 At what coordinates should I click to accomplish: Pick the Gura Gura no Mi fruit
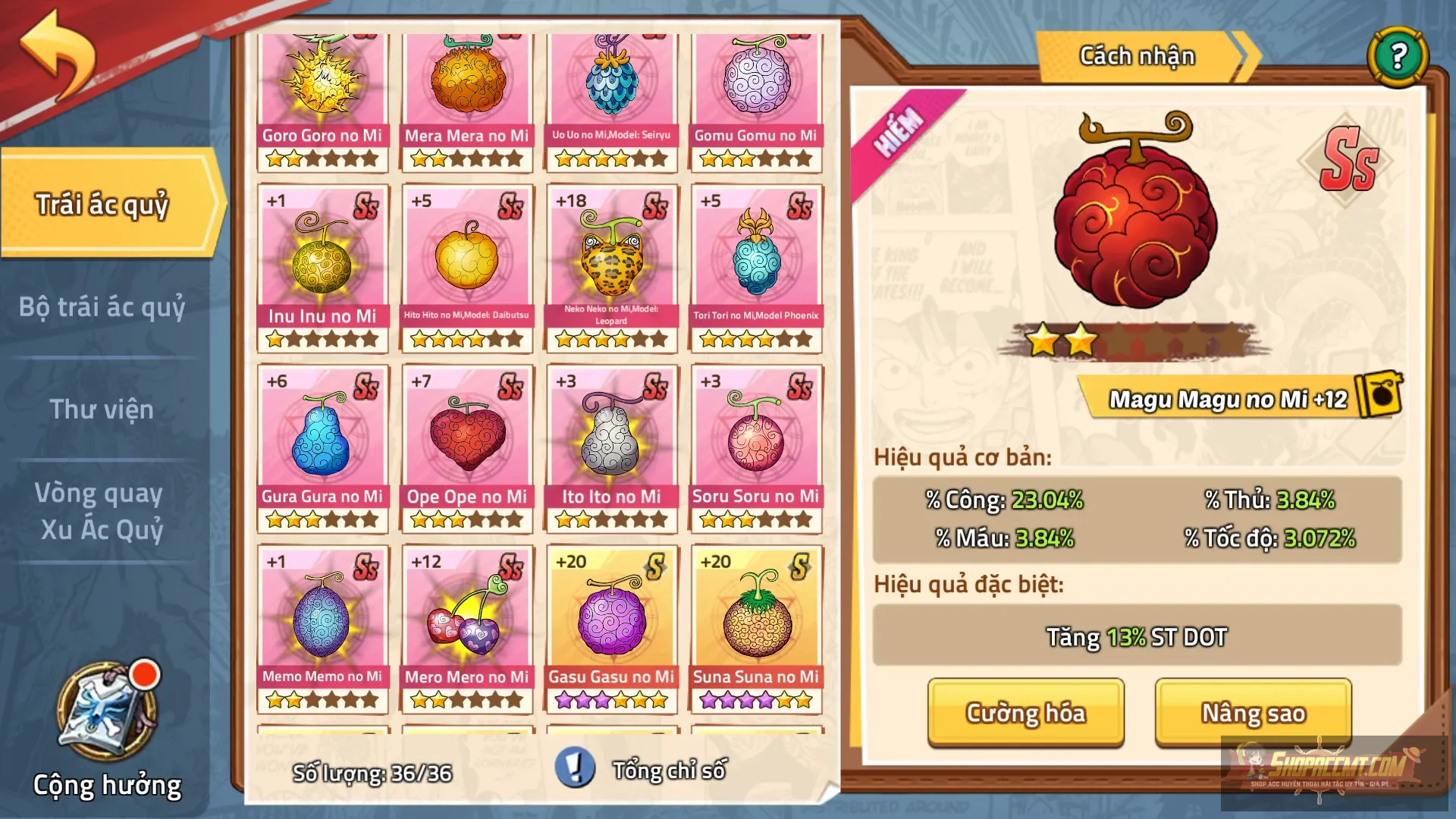322,441
